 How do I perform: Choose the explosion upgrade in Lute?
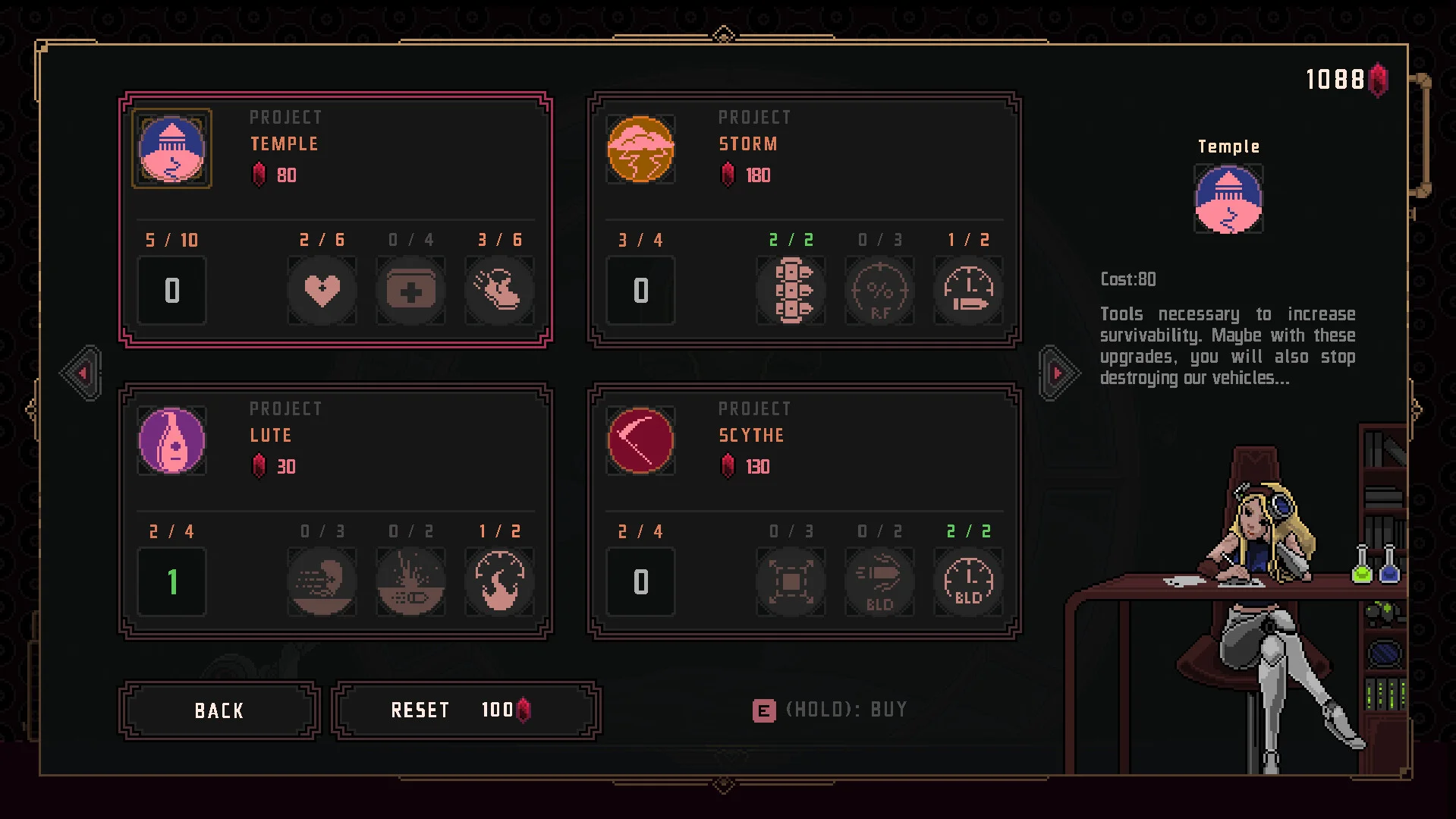(x=410, y=581)
